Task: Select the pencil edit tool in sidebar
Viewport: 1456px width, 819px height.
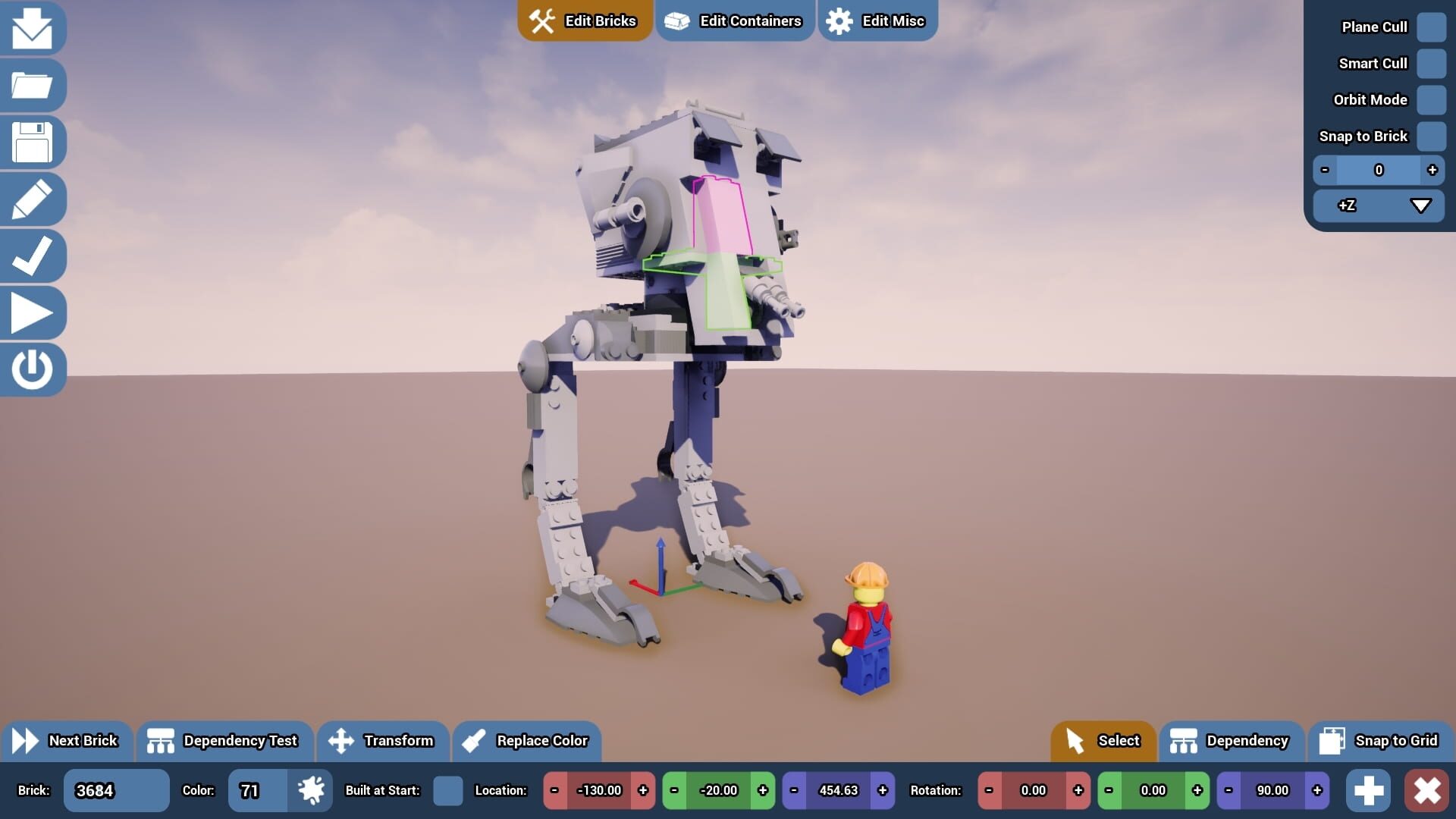Action: click(x=33, y=199)
